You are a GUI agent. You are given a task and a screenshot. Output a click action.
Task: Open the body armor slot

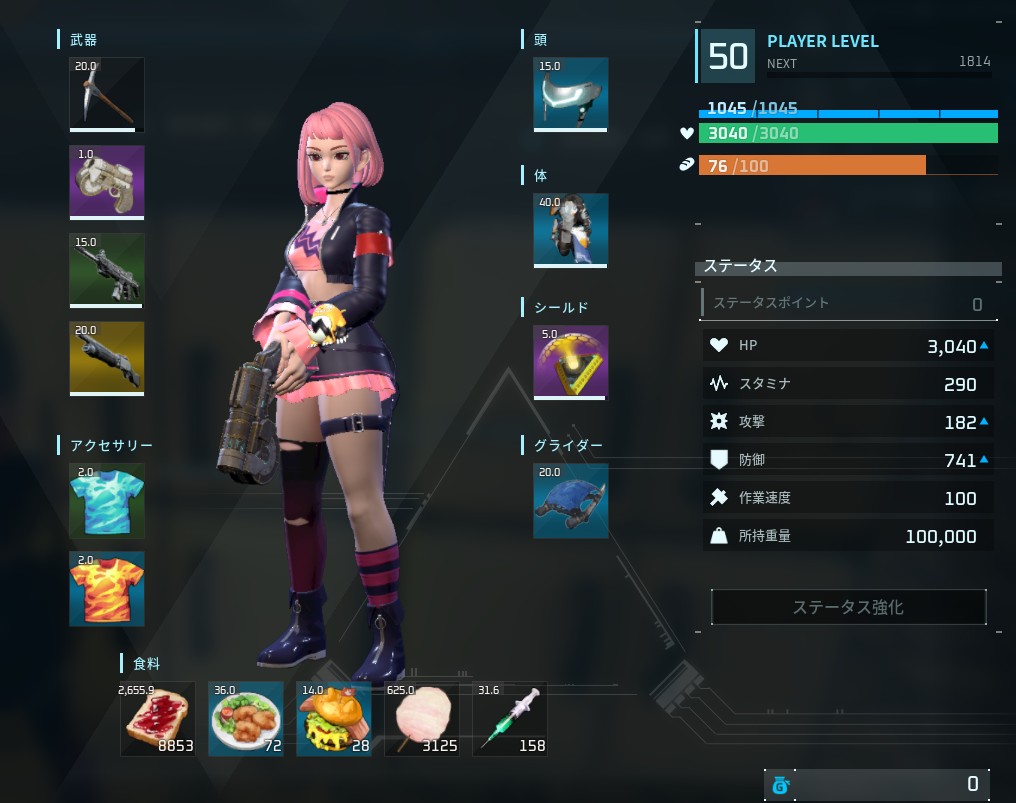point(570,230)
